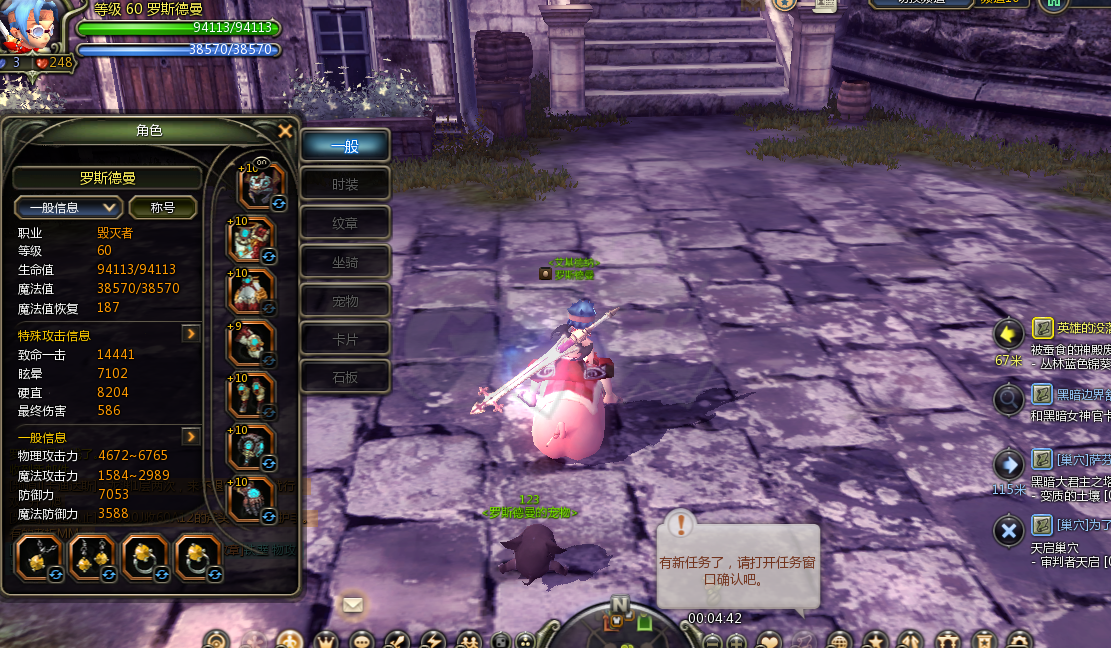Open the 一般信息 dropdown

pos(68,208)
